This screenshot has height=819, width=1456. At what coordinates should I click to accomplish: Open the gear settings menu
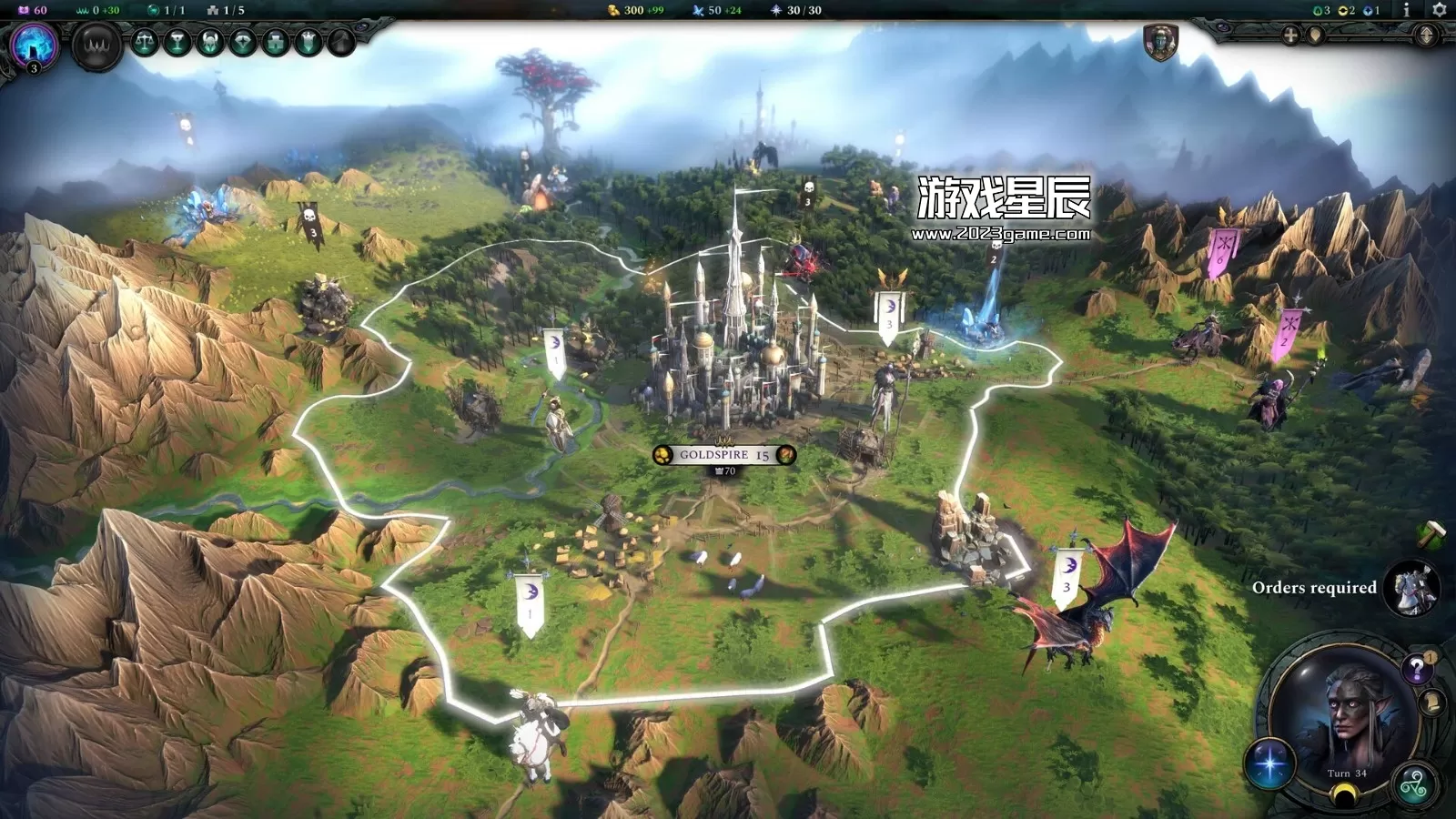click(1439, 10)
